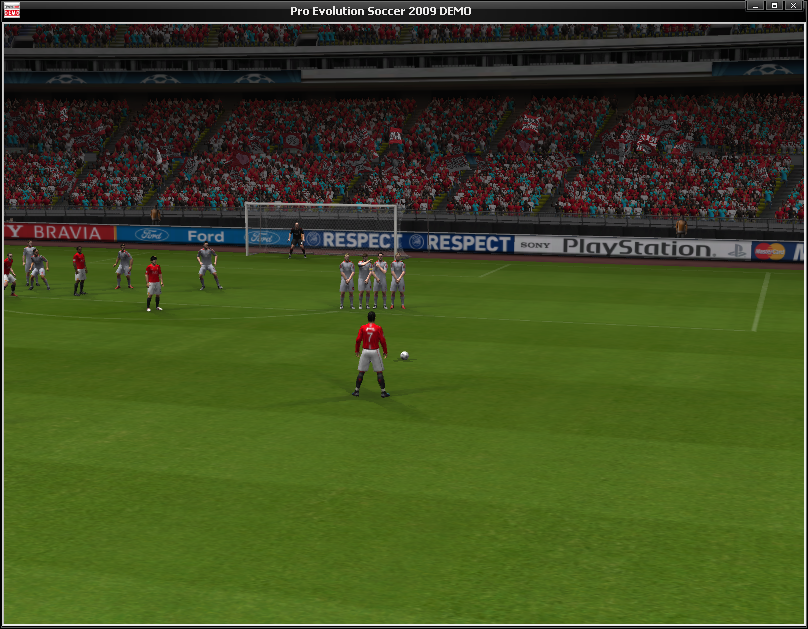Close the Pro Evolution Soccer window

[x=794, y=6]
